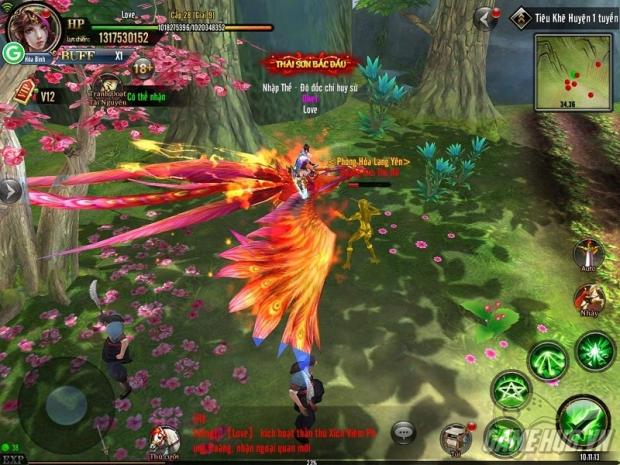This screenshot has height=465, width=620.
Task: Tap the Nhảy jump button
Action: [588, 299]
